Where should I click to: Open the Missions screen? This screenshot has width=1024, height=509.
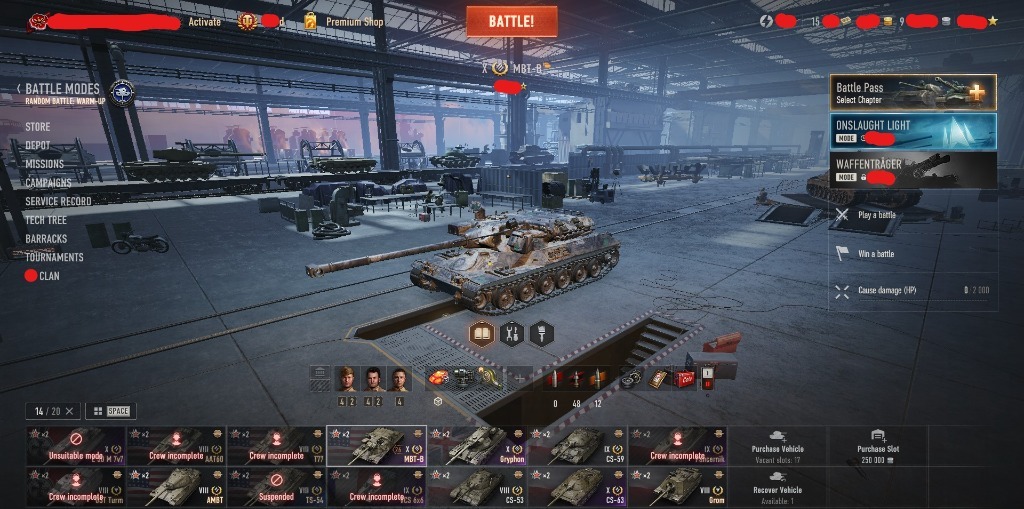pyautogui.click(x=45, y=164)
